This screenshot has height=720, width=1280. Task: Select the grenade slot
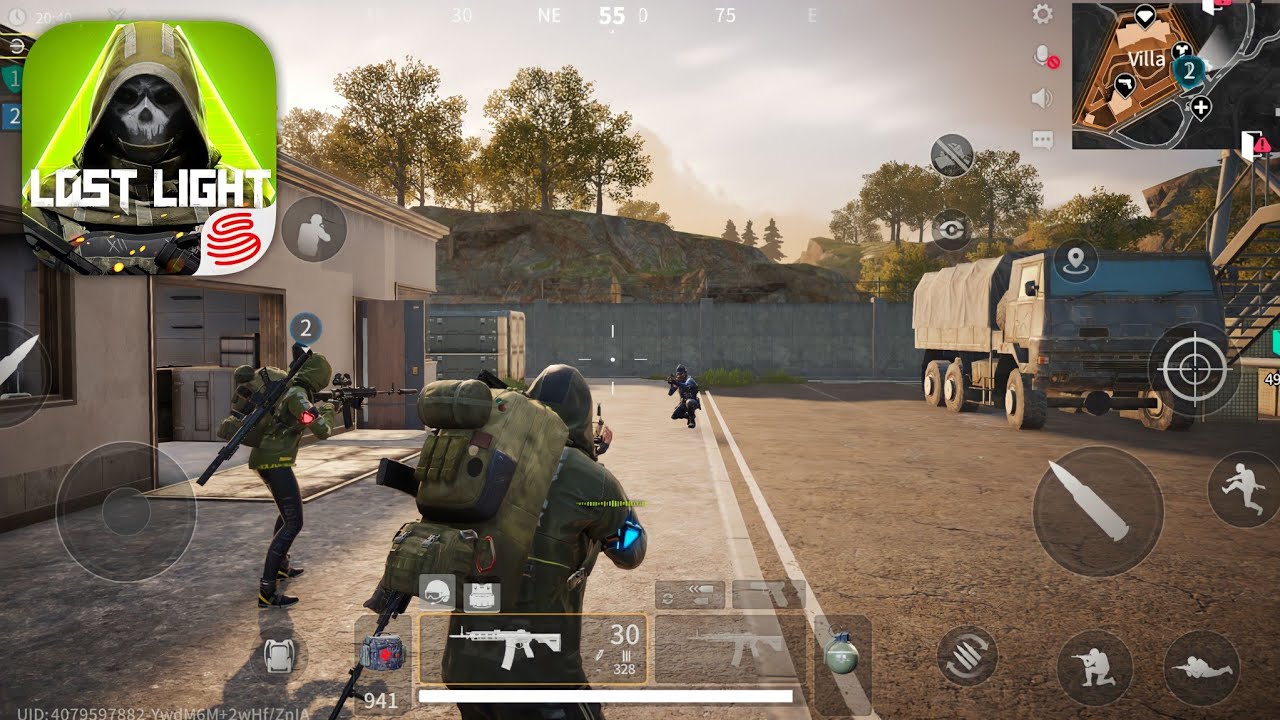[842, 654]
